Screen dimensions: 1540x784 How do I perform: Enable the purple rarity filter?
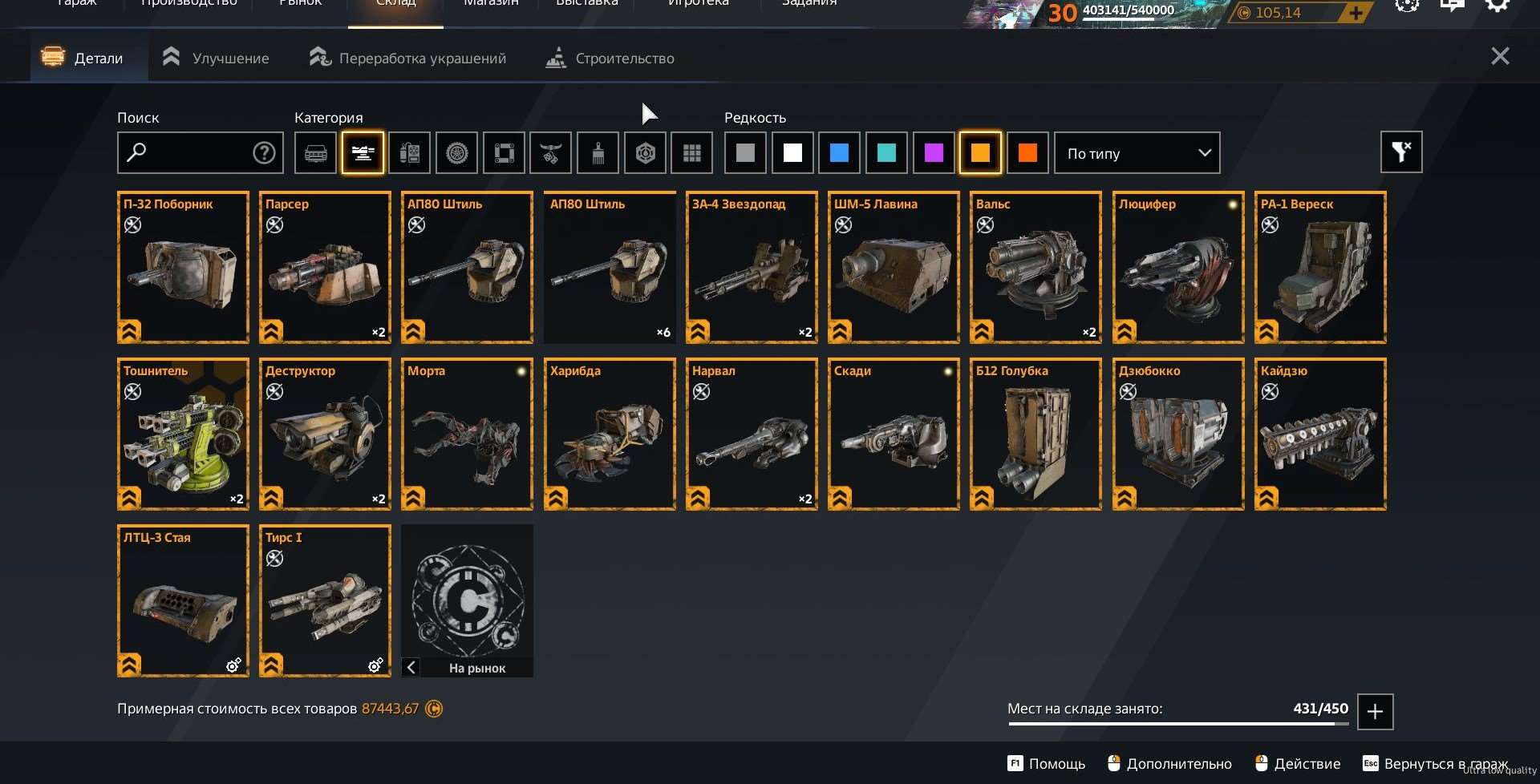coord(933,152)
